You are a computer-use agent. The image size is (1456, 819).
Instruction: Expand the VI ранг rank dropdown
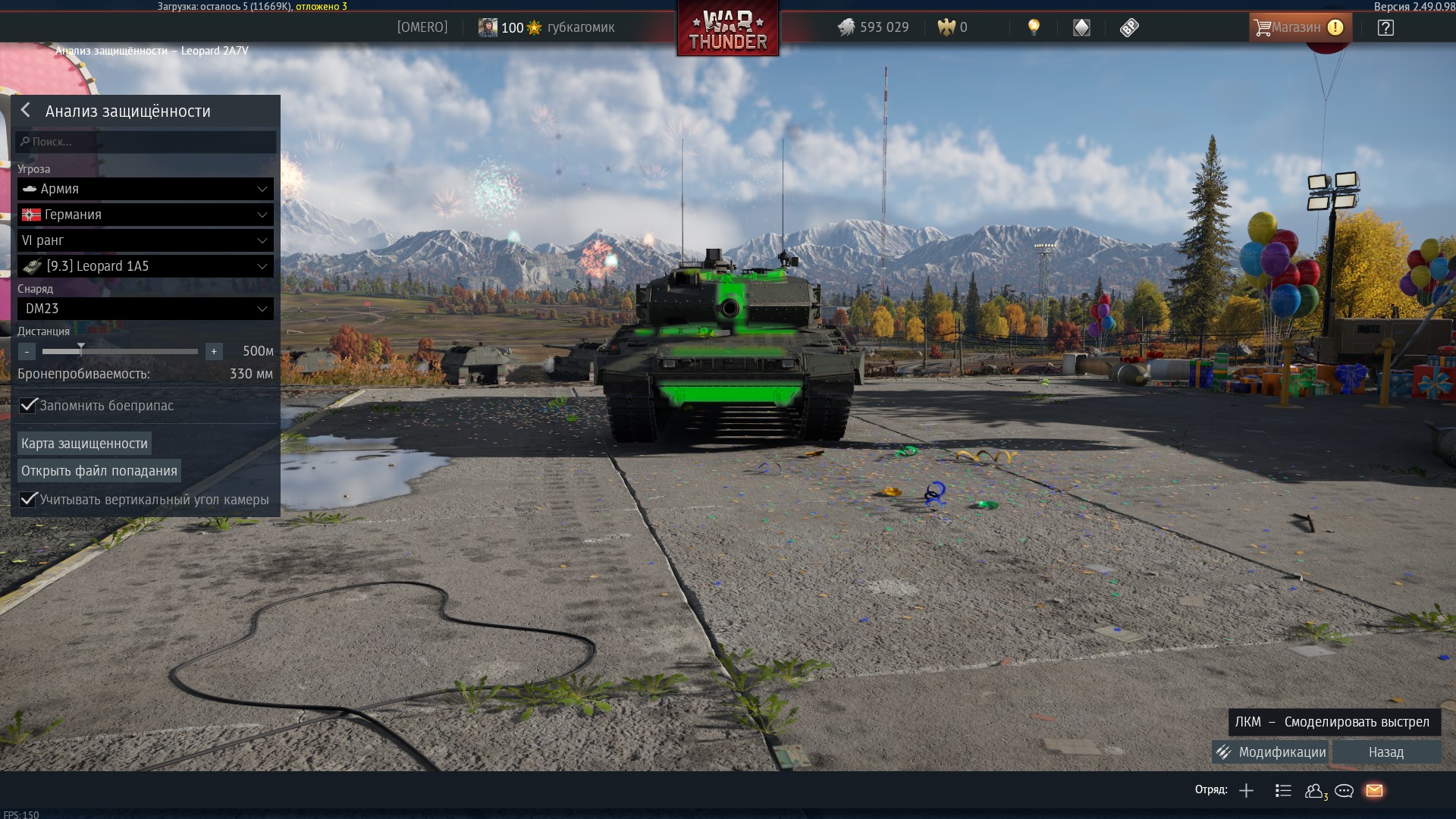click(146, 240)
